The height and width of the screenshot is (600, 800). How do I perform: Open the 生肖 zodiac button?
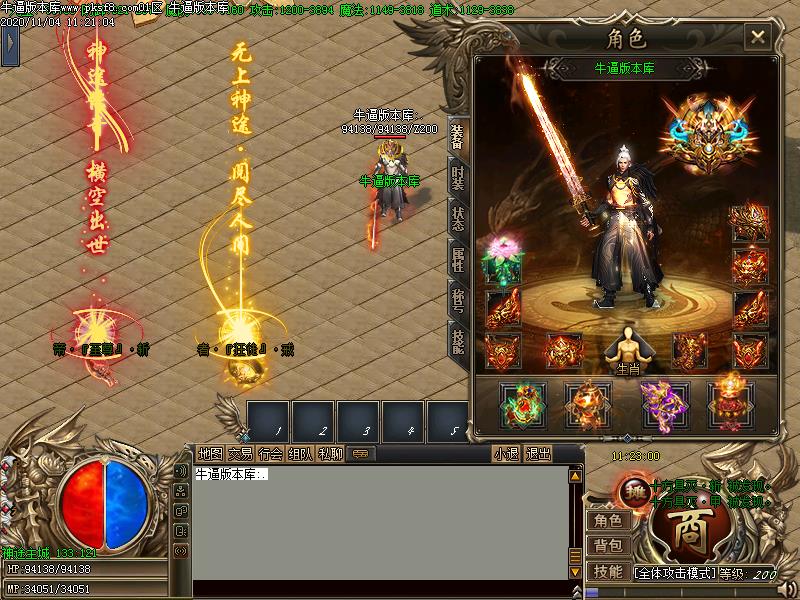point(627,350)
